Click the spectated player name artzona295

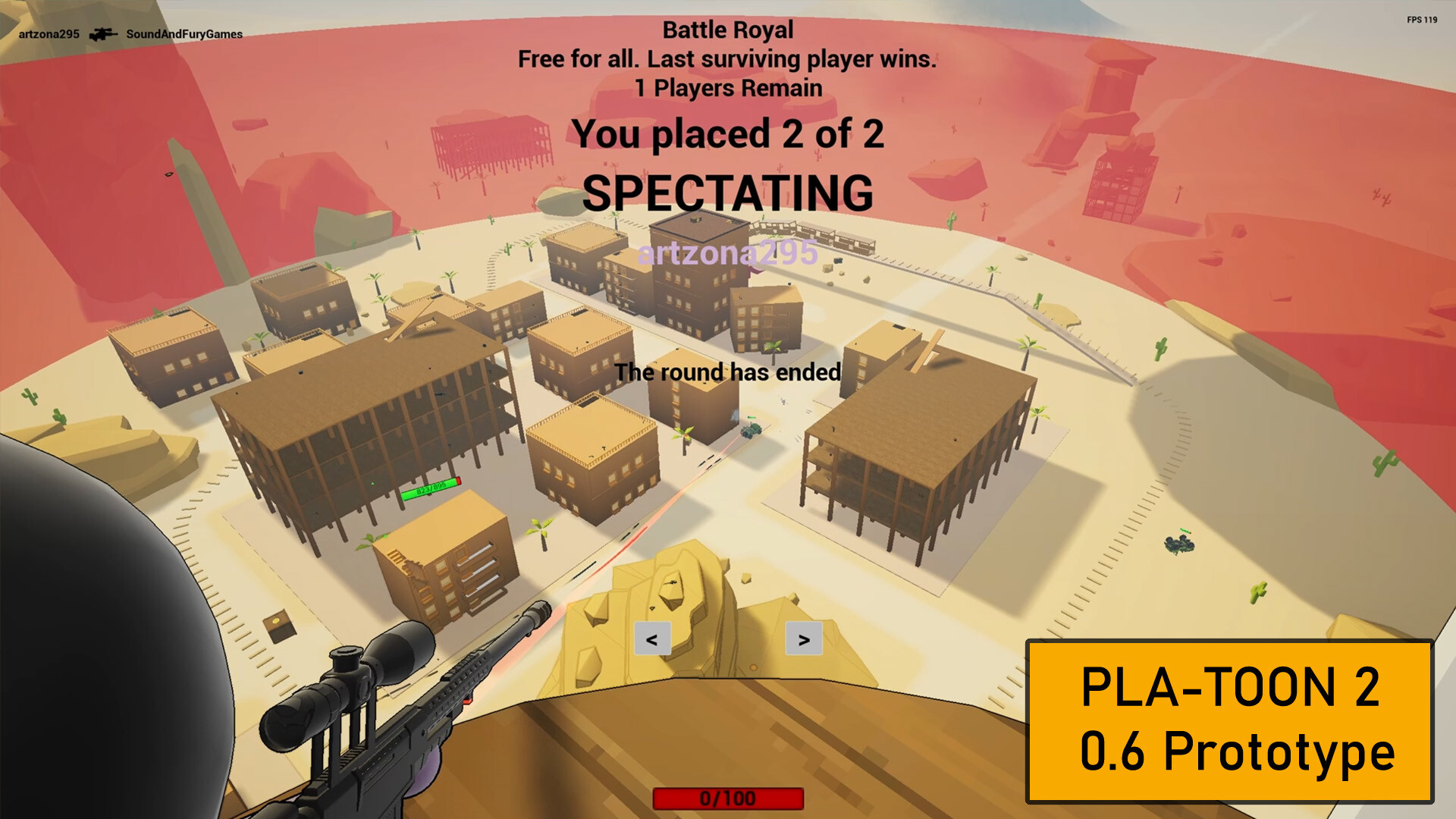[726, 253]
